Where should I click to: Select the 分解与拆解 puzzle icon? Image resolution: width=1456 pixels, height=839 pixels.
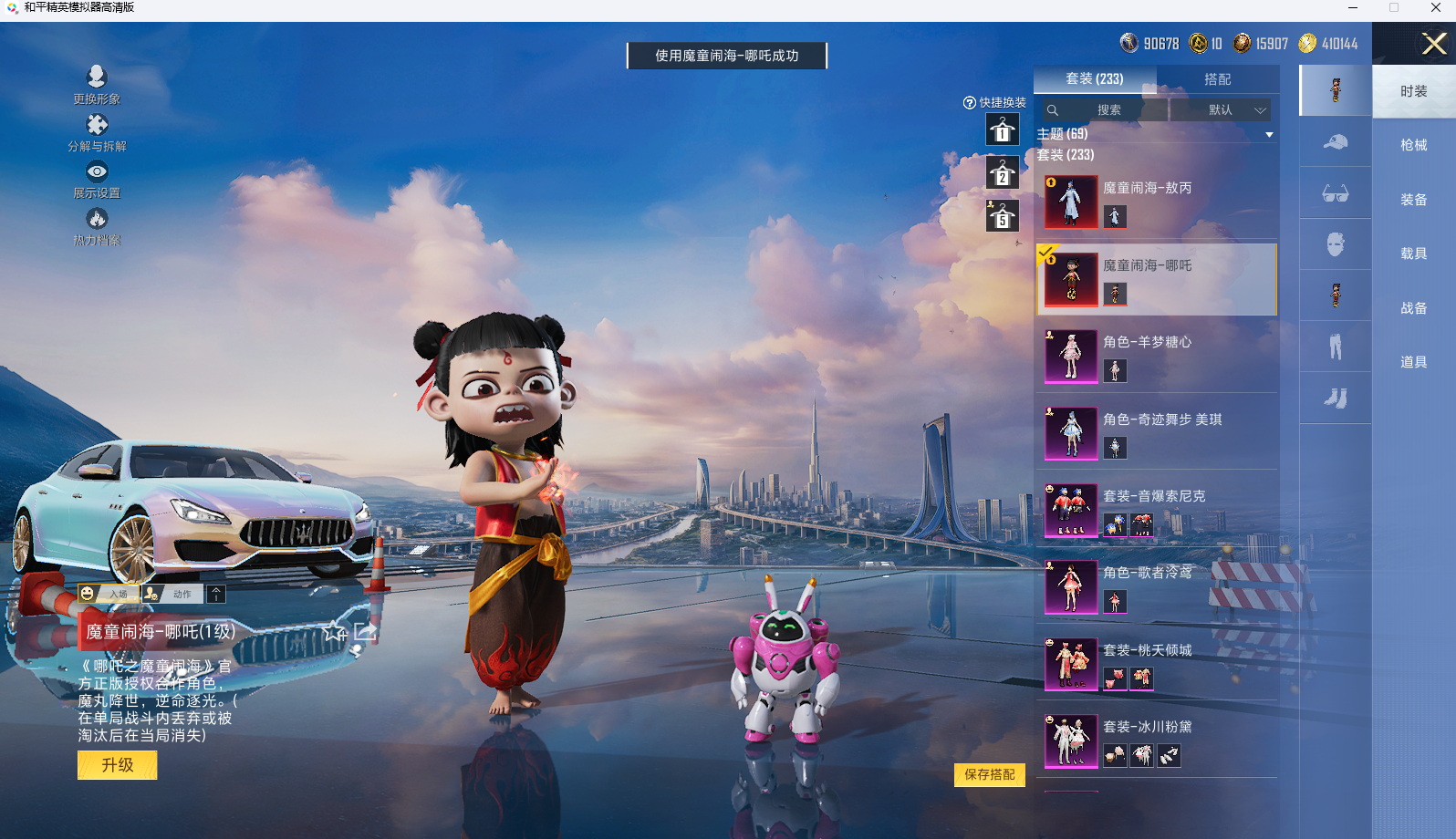98,125
